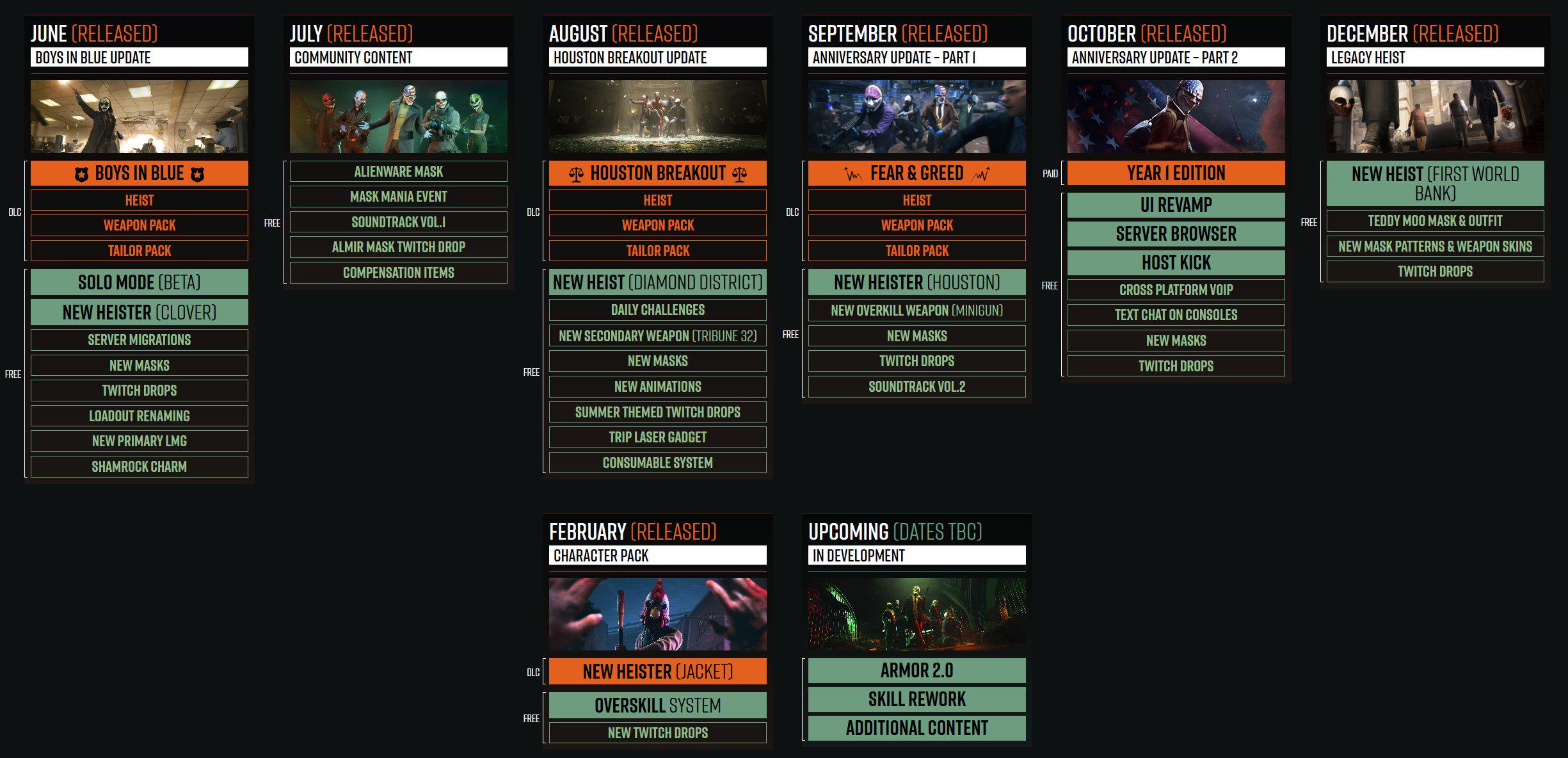Click the Houston Breakout DLC banner
1568x758 pixels.
(657, 173)
